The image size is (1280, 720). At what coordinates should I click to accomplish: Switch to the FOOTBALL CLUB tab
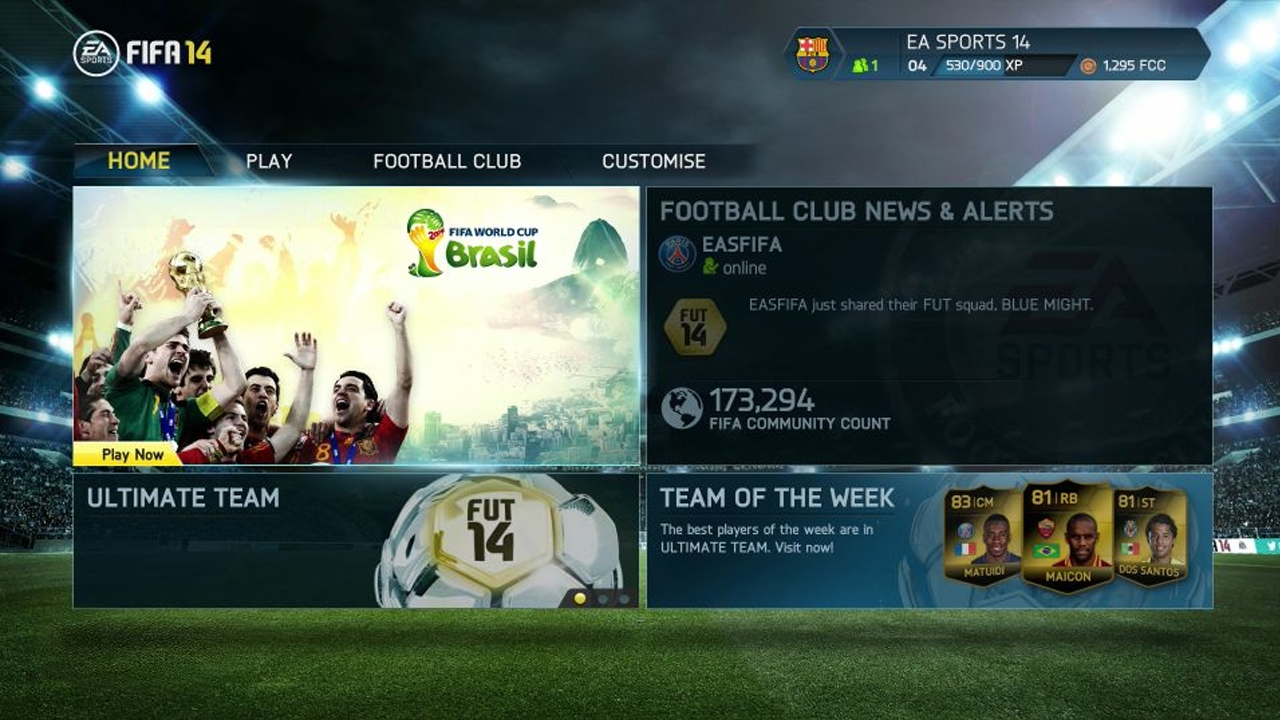447,160
